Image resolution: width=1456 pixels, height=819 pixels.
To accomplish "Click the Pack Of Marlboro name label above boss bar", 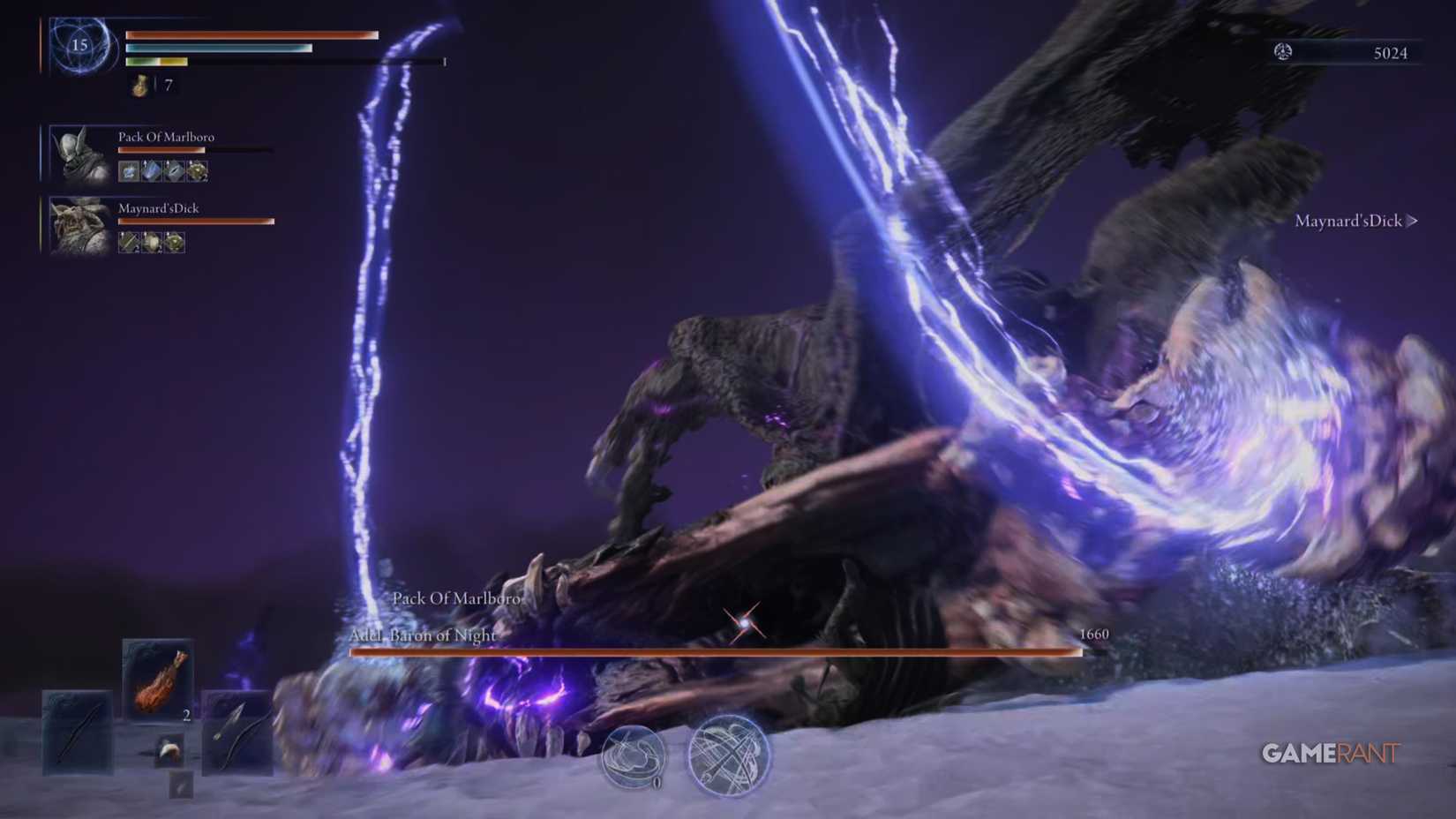I will 457,599.
